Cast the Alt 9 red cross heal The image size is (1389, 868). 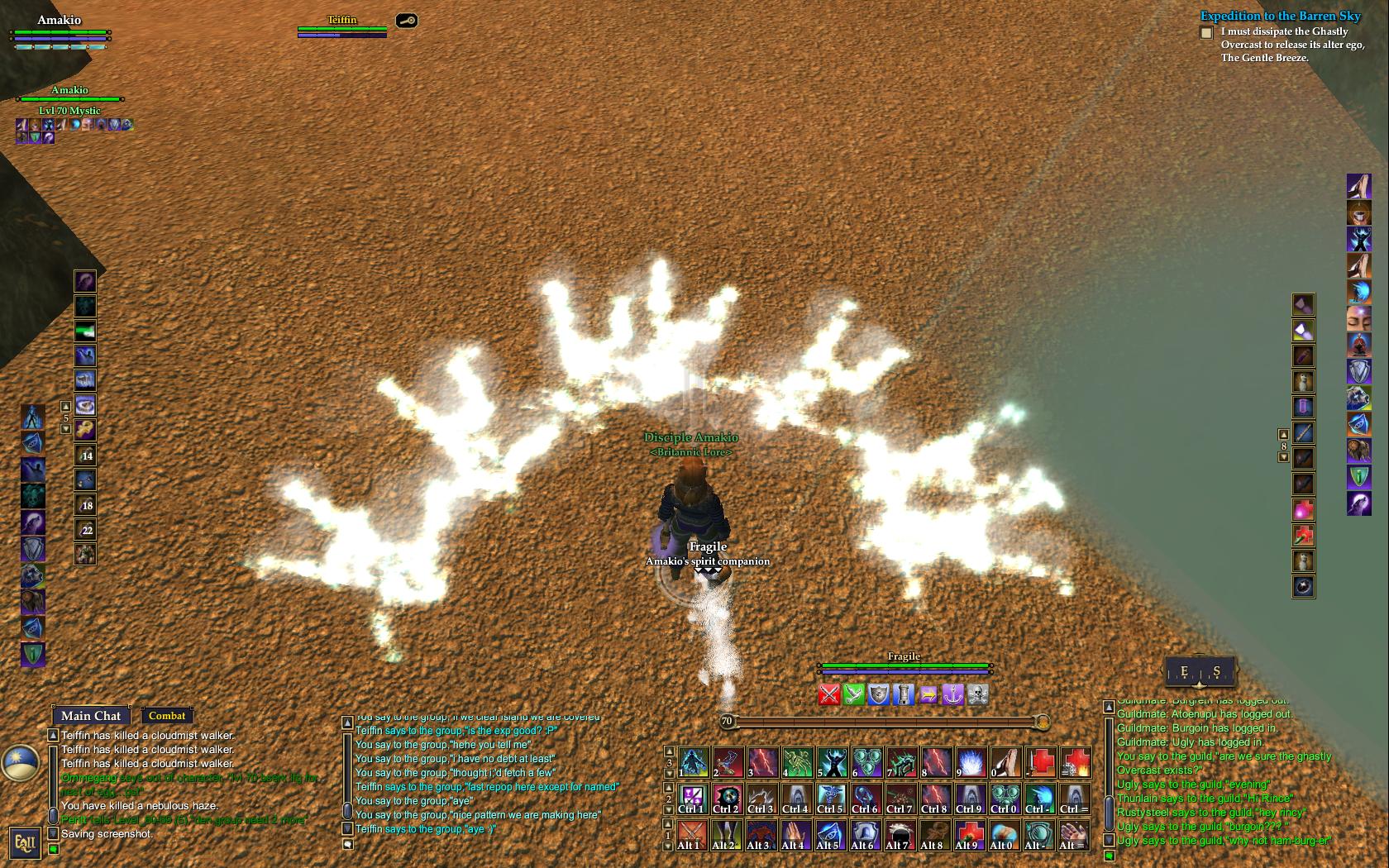(971, 835)
